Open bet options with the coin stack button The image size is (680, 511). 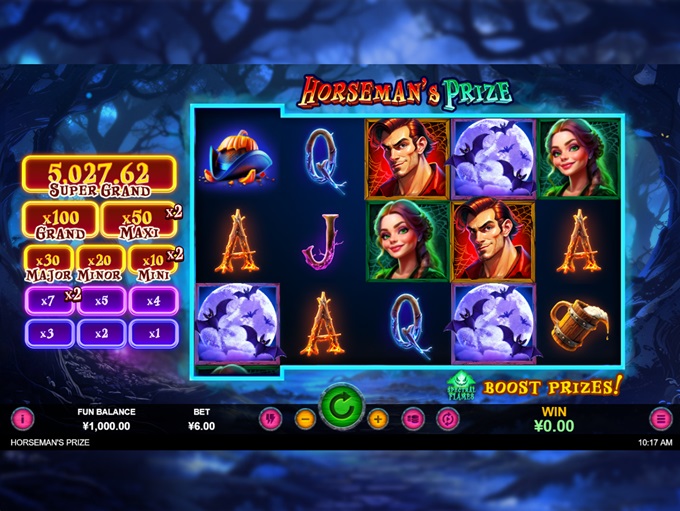[x=413, y=419]
